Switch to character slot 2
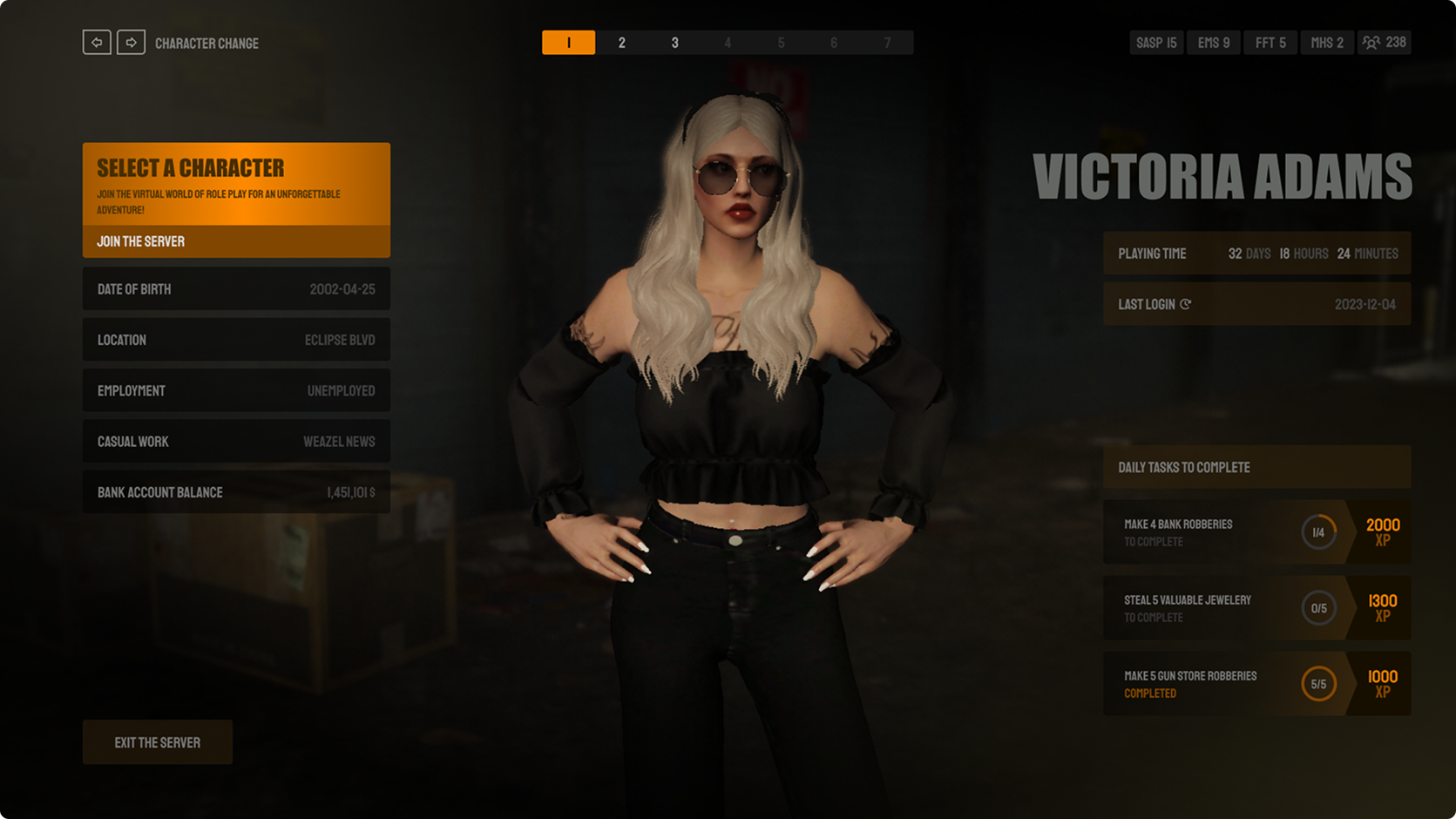 [622, 42]
